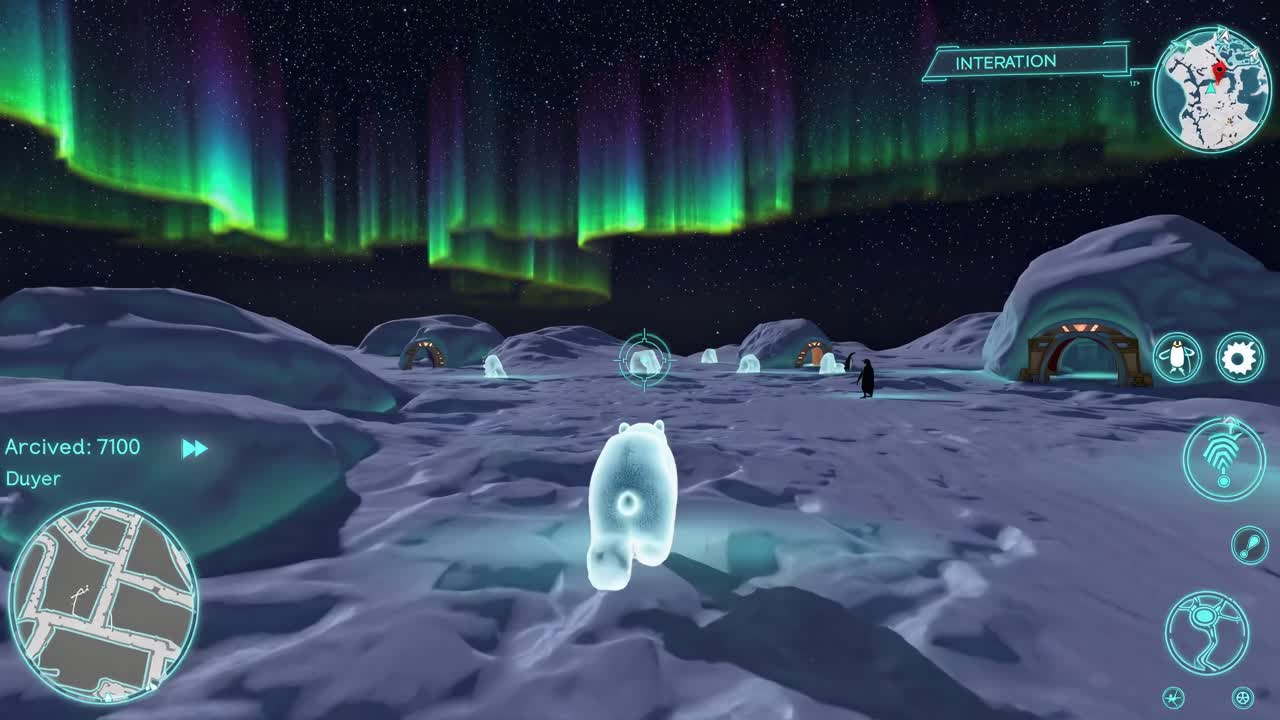Click the Arcived: 7100 score display
The width and height of the screenshot is (1280, 720).
[72, 447]
